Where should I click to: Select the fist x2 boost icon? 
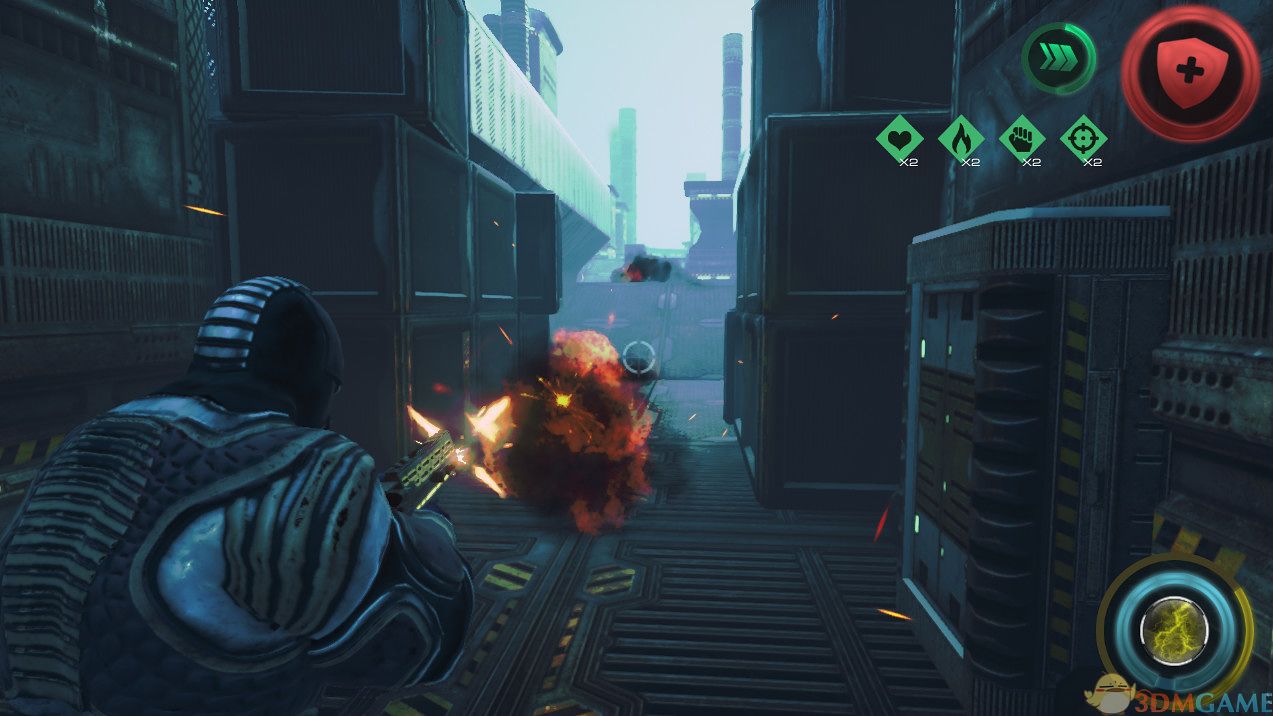1021,139
